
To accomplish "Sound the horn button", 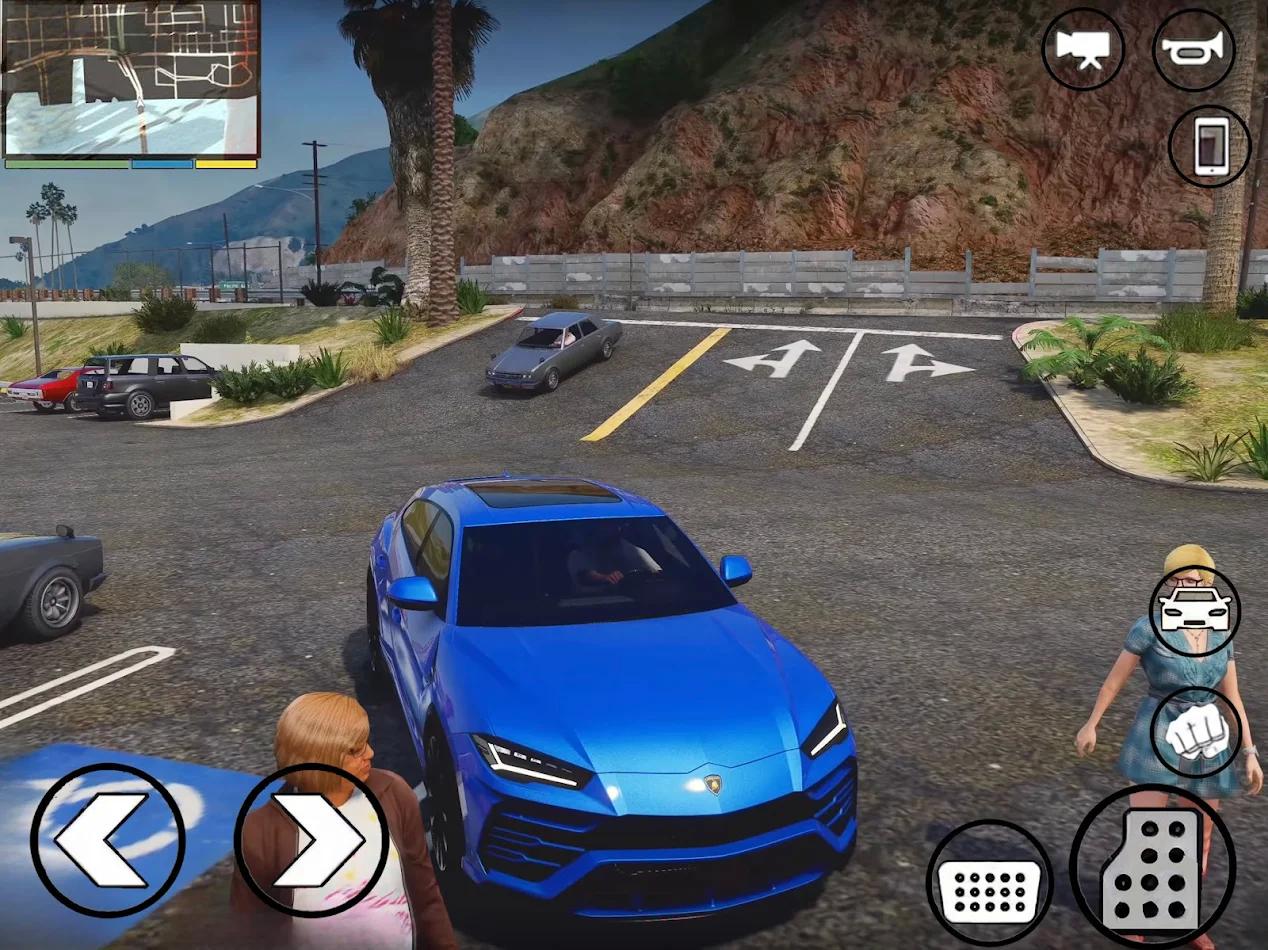I will coord(1193,49).
